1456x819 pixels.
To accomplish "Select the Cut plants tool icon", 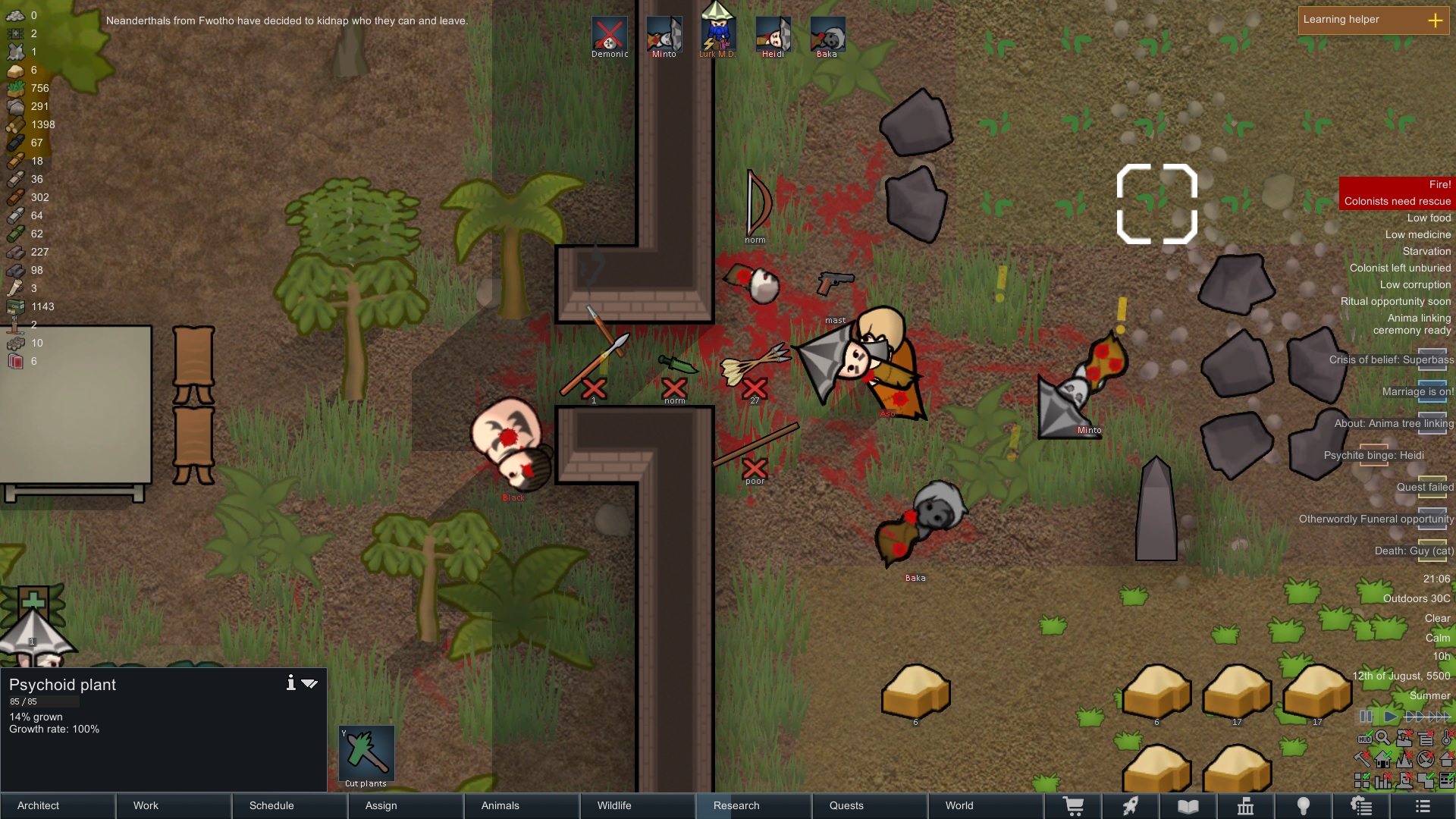I will click(366, 755).
